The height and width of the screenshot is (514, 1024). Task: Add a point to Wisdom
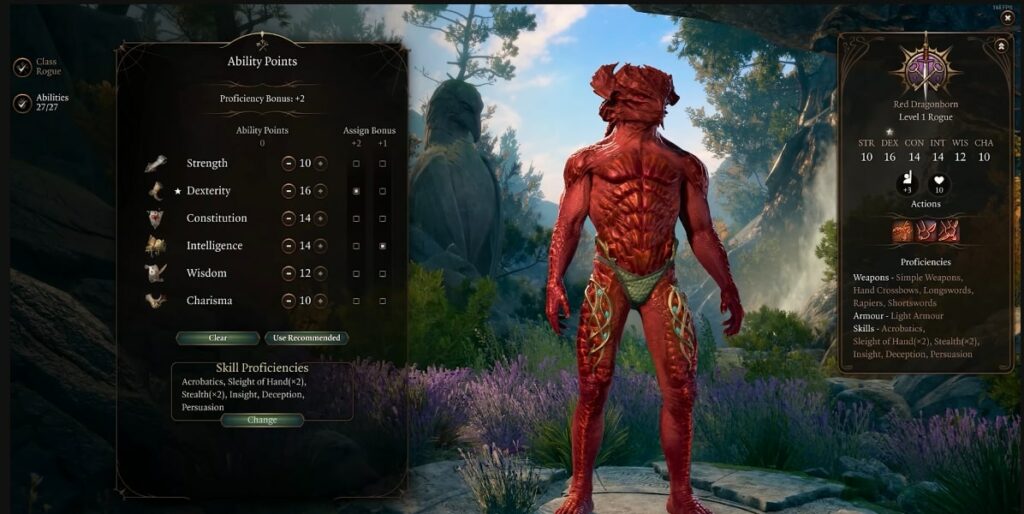coord(321,273)
